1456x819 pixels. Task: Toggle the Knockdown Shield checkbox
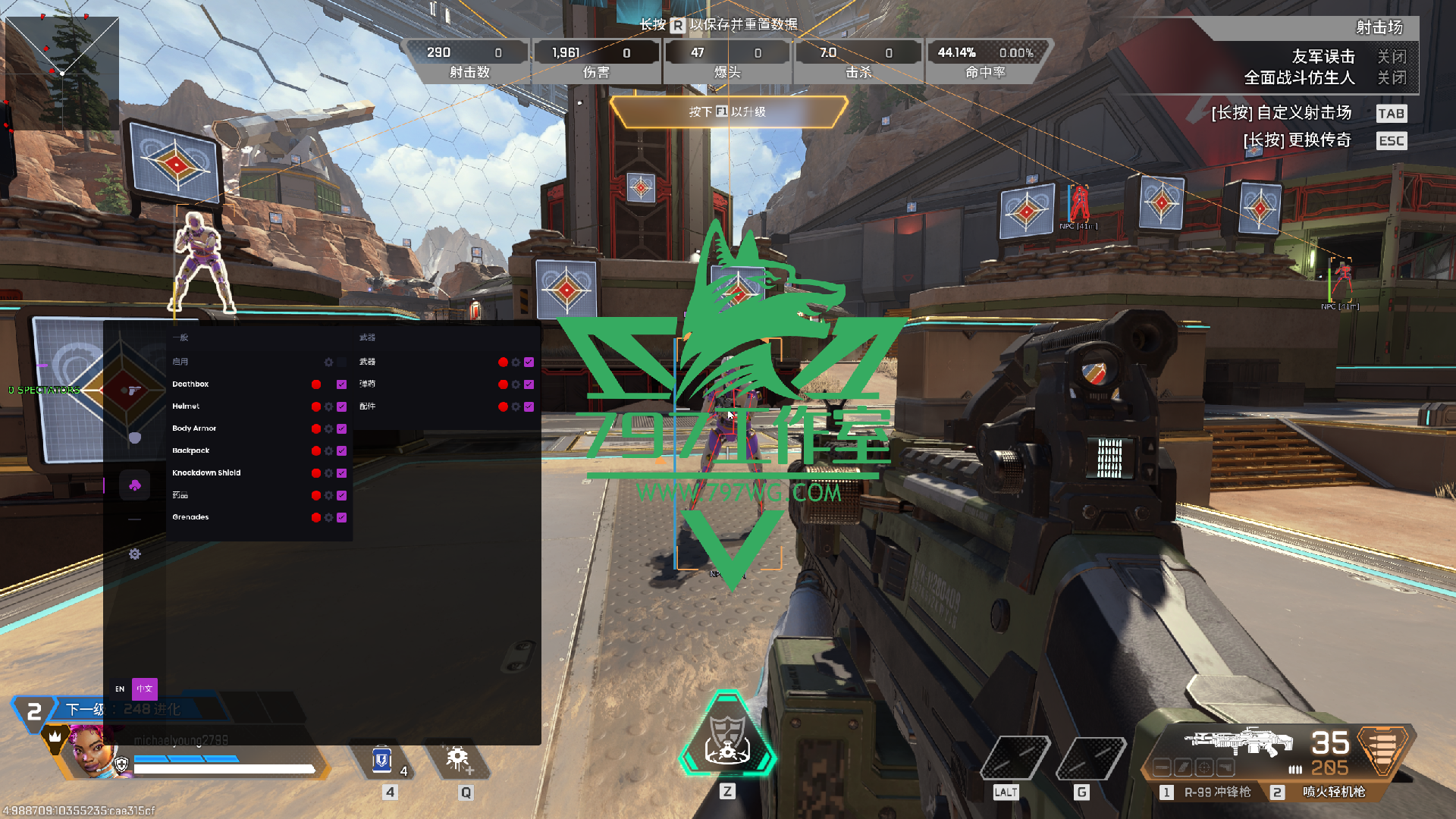coord(341,473)
